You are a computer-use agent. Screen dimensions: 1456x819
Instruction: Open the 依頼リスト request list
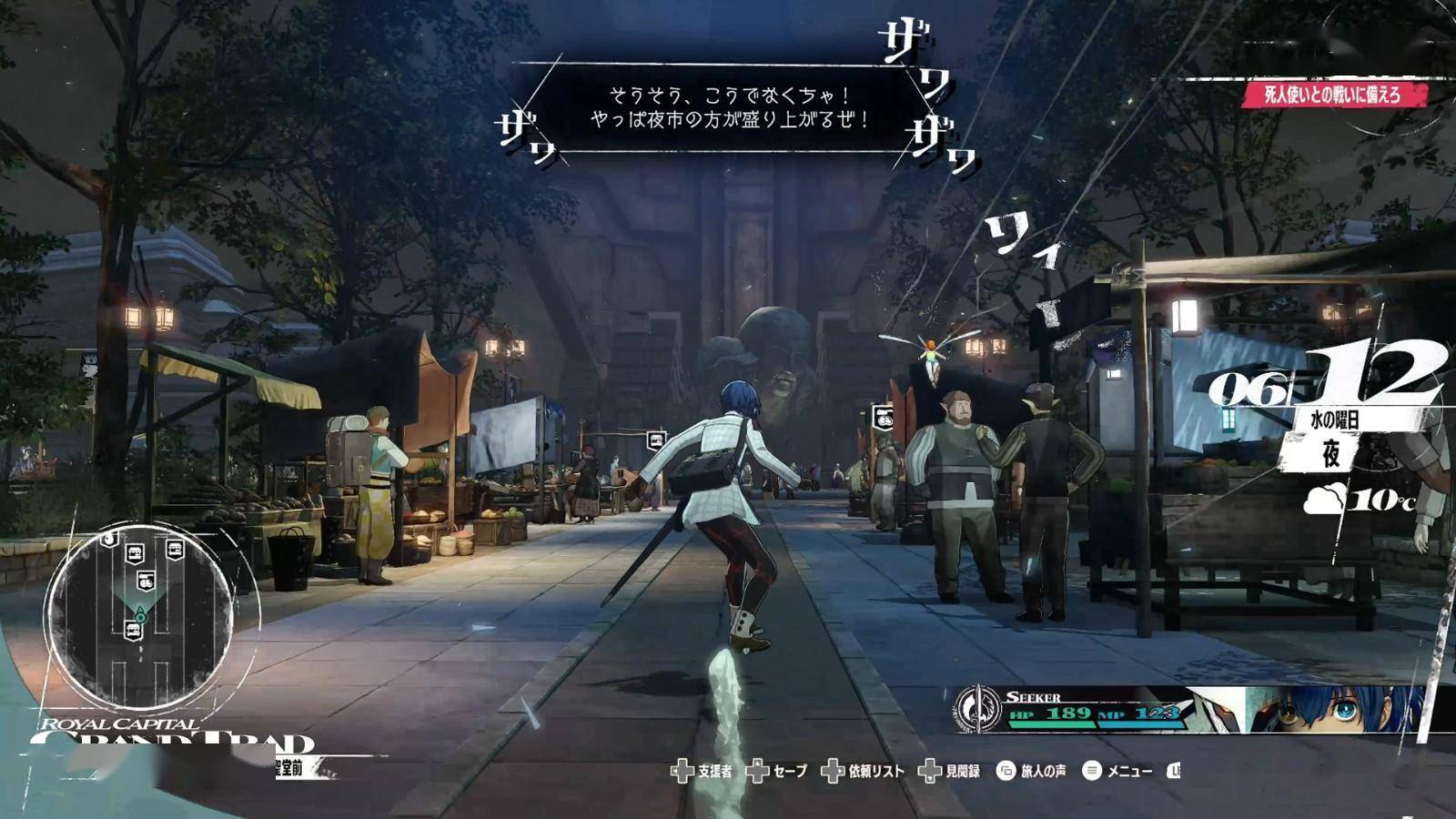(x=863, y=772)
